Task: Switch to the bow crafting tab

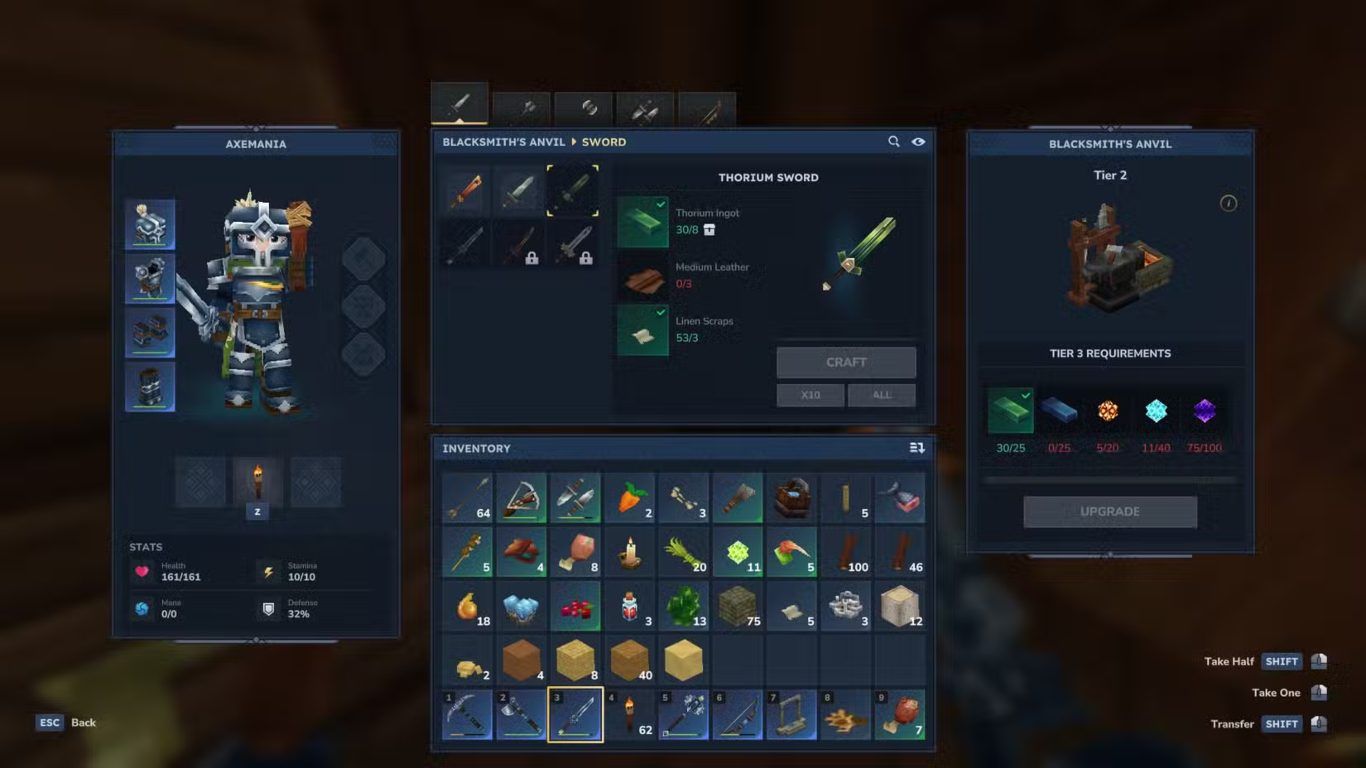Action: (707, 110)
